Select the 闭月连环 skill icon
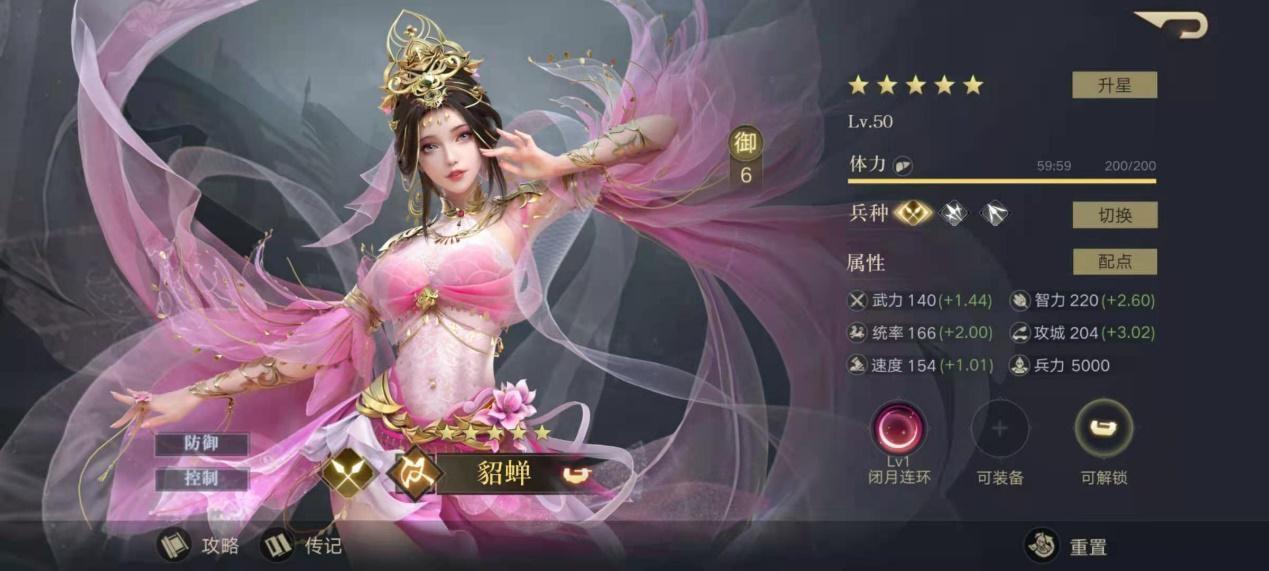Viewport: 1269px width, 571px height. pos(898,428)
